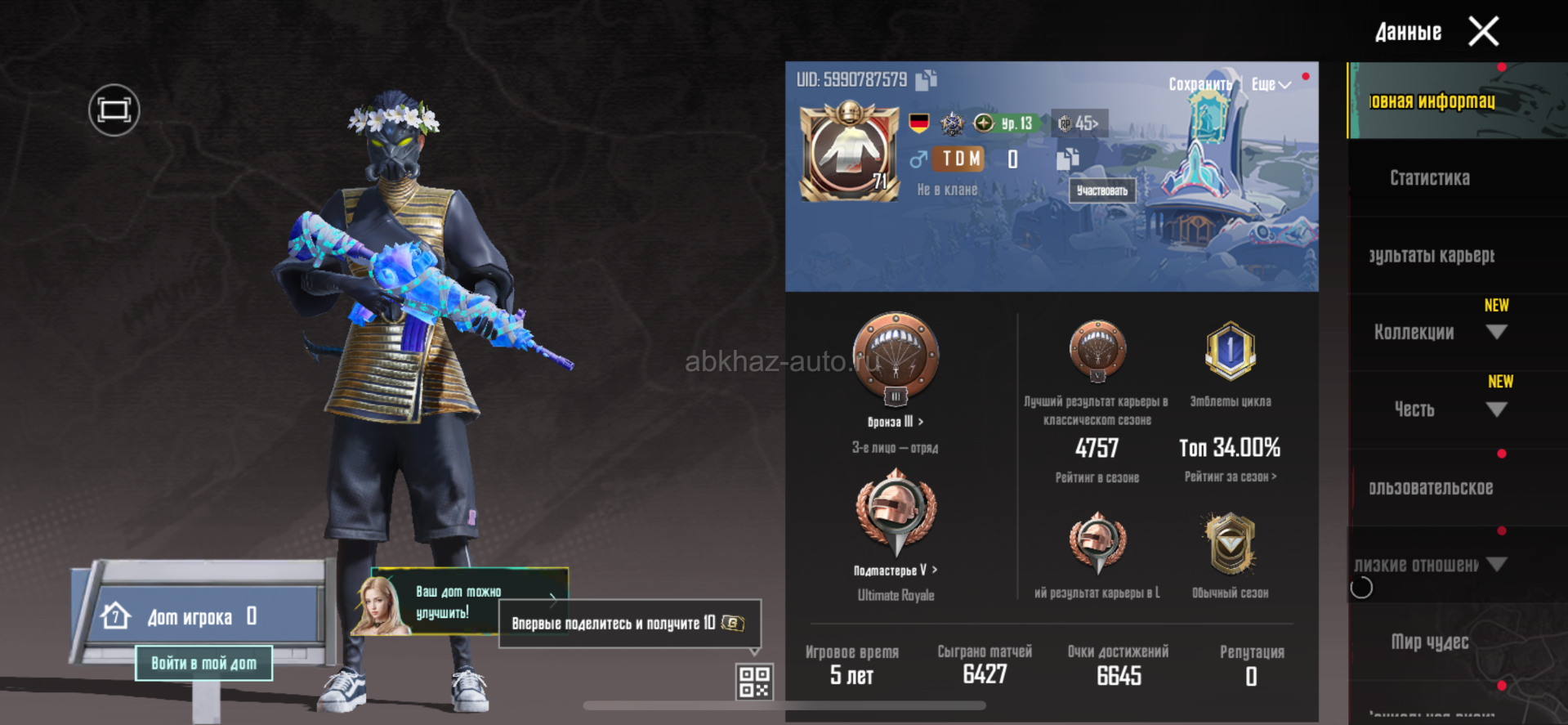Close the Данные profile screen
Viewport: 1568px width, 725px height.
click(1483, 32)
